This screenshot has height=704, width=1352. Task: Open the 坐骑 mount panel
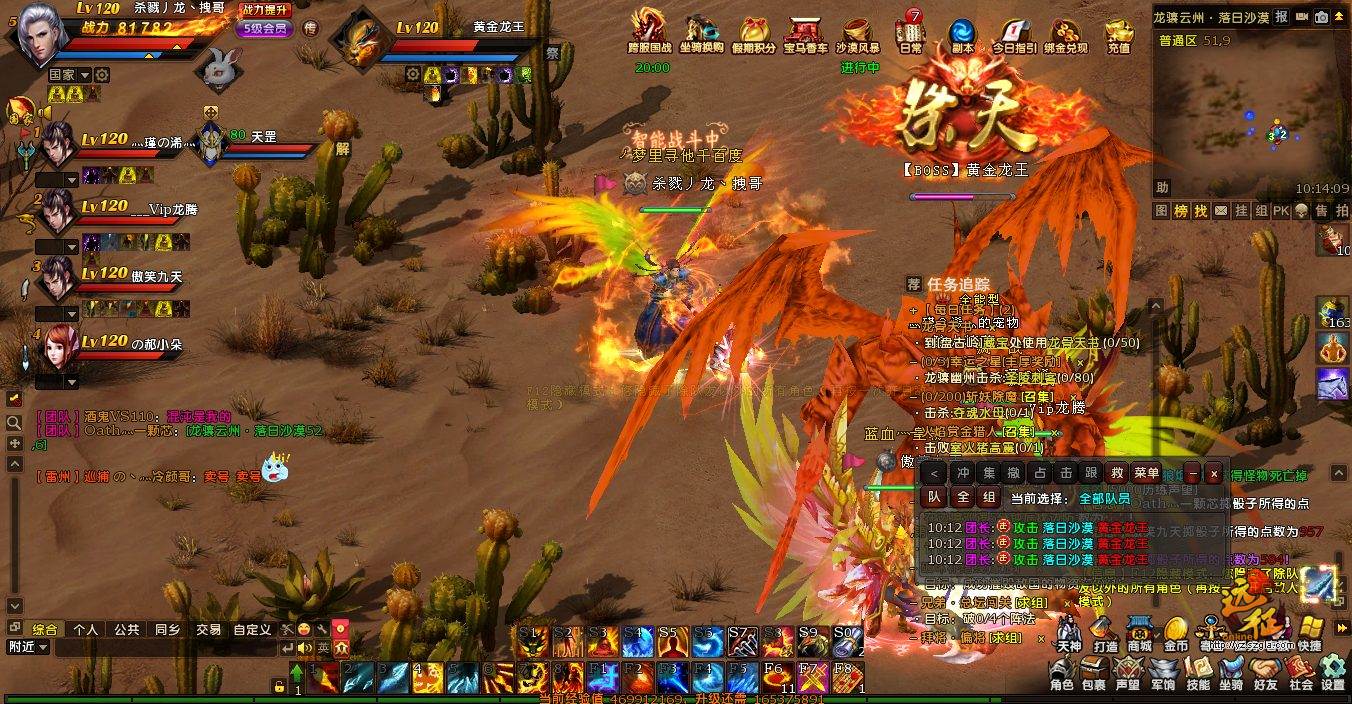pos(1231,673)
